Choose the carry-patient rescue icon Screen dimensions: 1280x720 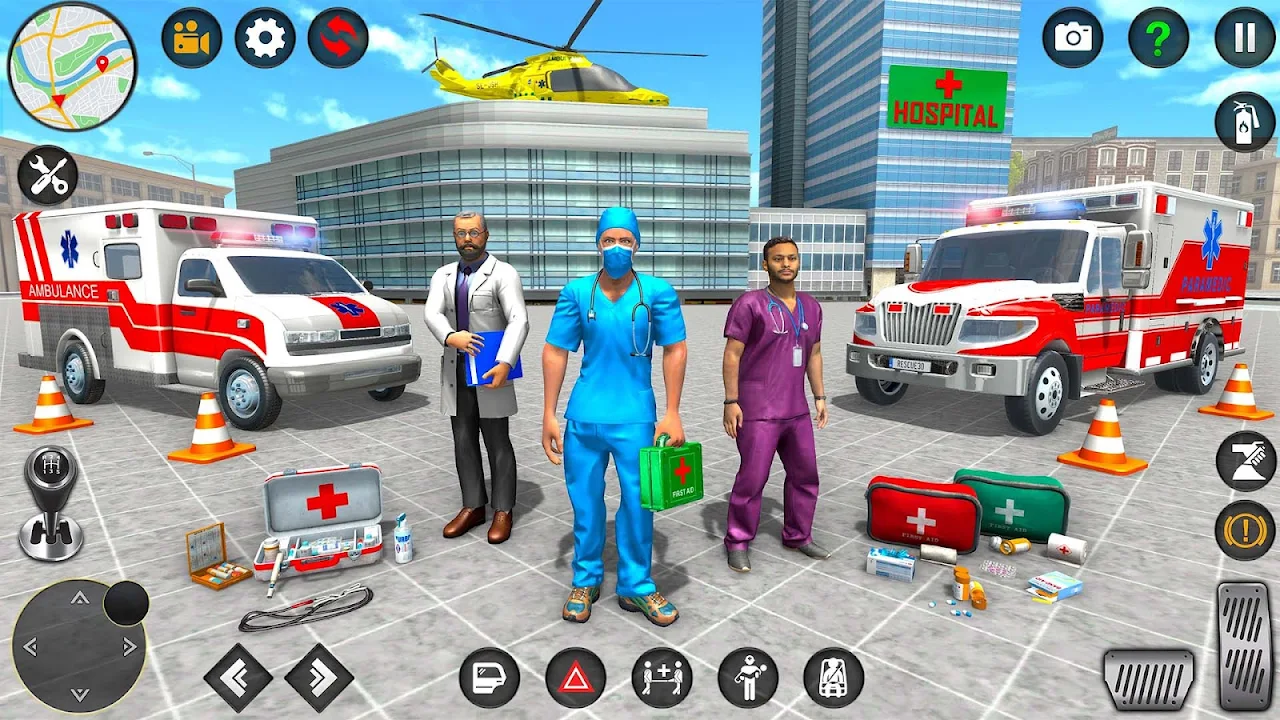[x=748, y=677]
